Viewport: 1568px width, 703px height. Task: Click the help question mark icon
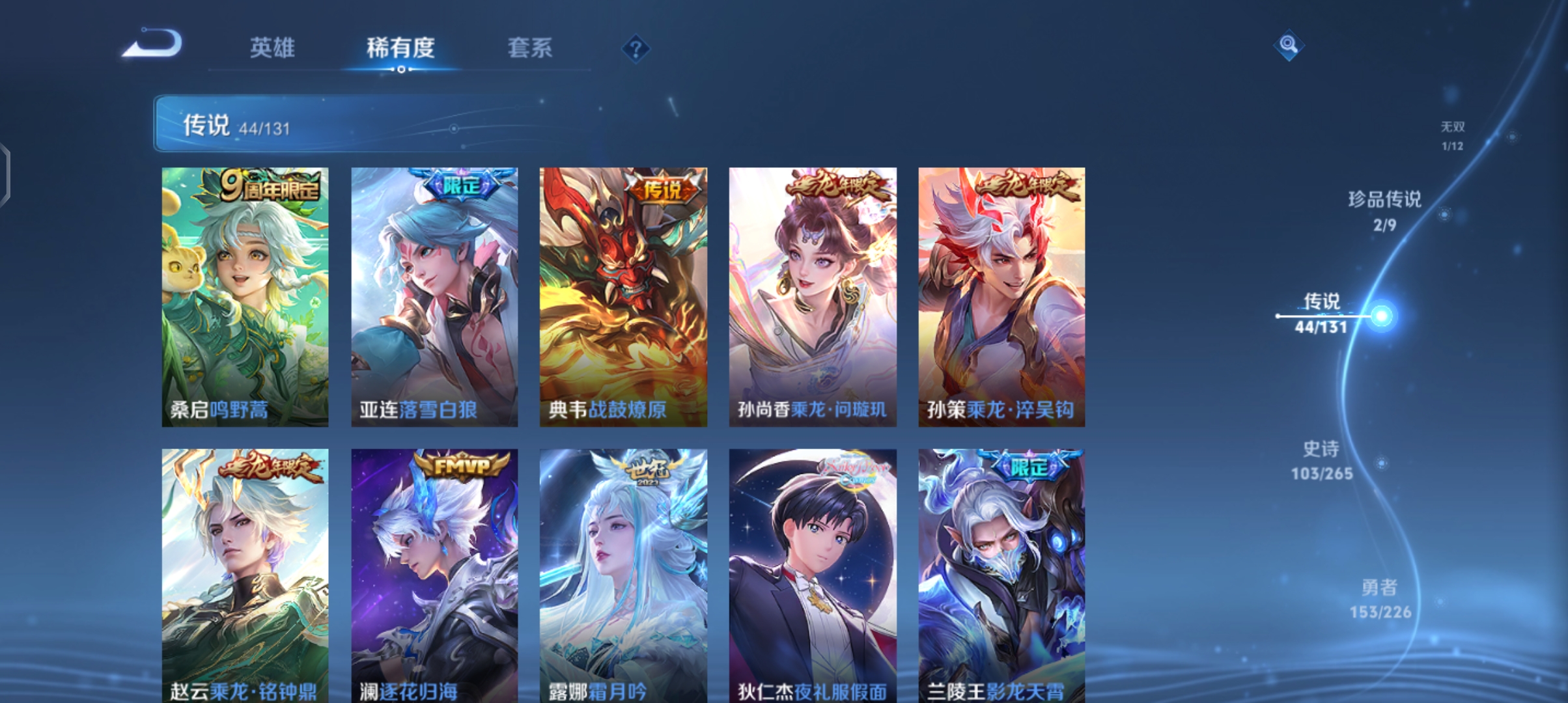tap(635, 49)
